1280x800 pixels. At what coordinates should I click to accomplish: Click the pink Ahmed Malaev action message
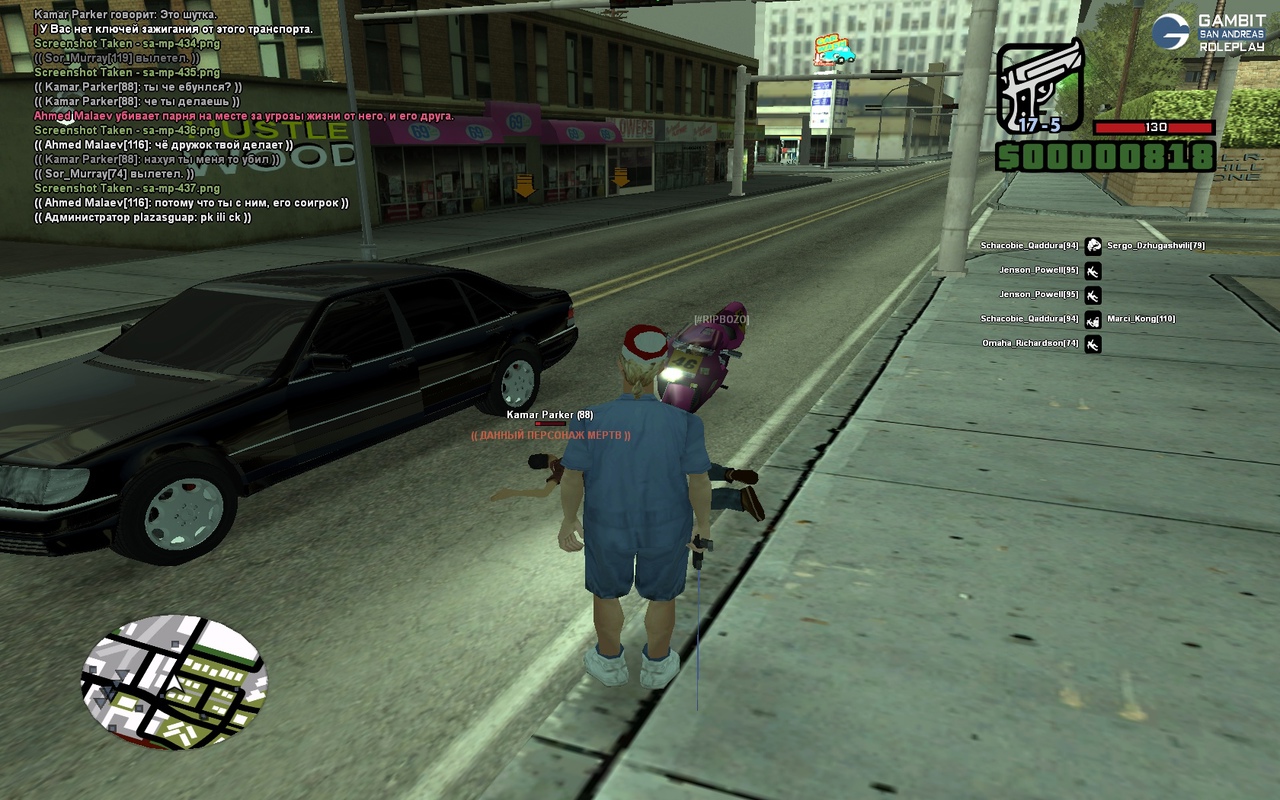[x=244, y=116]
